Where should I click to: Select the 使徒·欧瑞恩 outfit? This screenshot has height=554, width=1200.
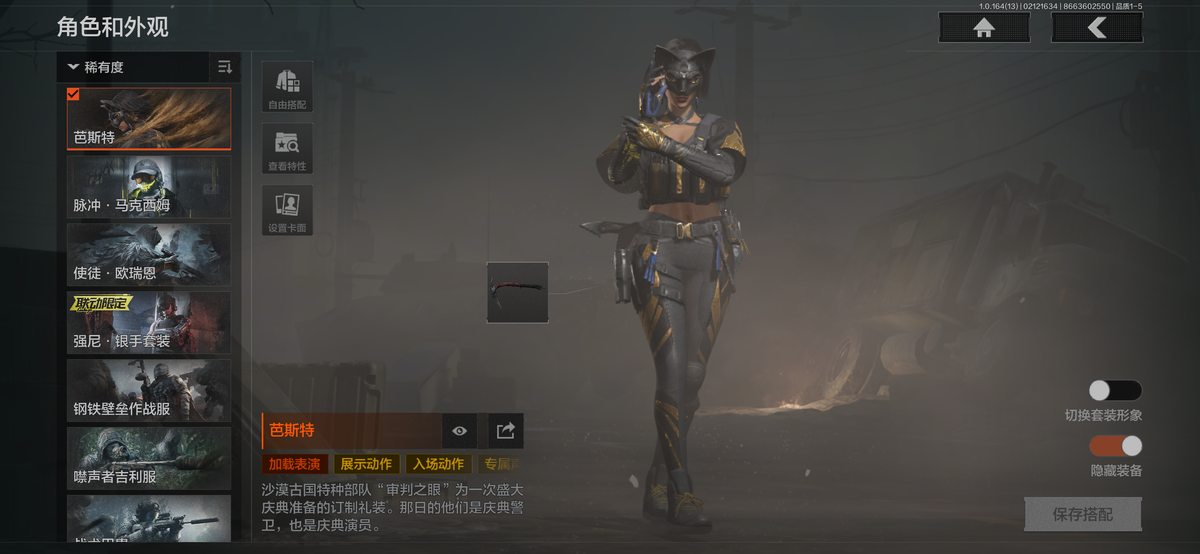pos(149,255)
